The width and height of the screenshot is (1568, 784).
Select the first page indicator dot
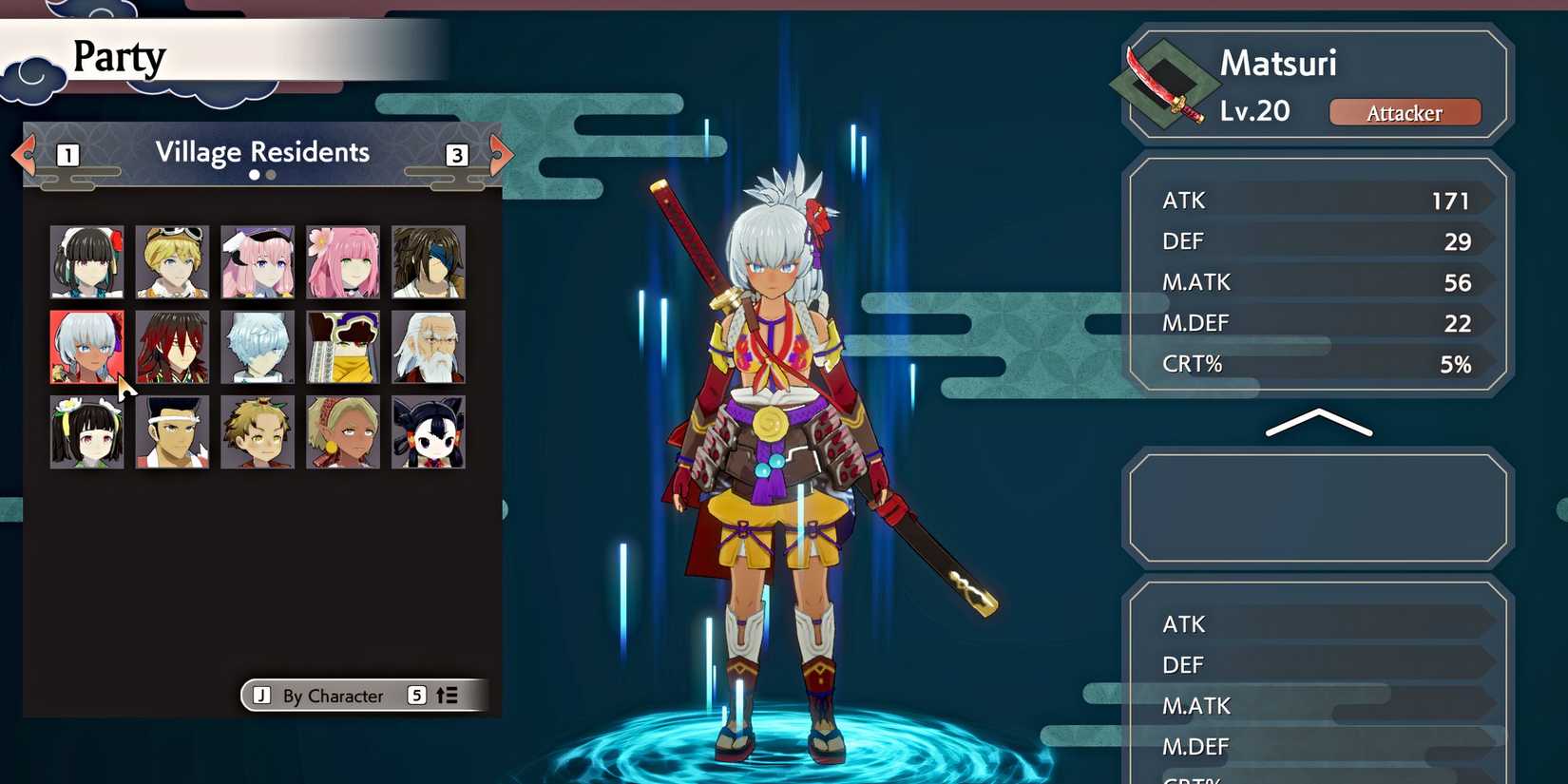pos(254,175)
